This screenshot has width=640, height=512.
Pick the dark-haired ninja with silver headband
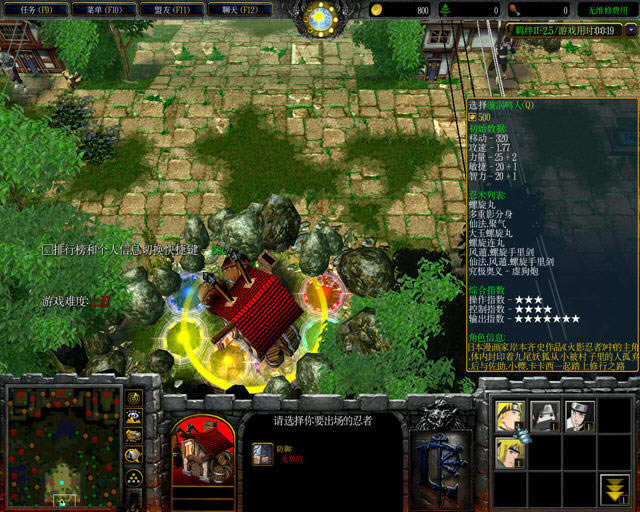[x=580, y=415]
